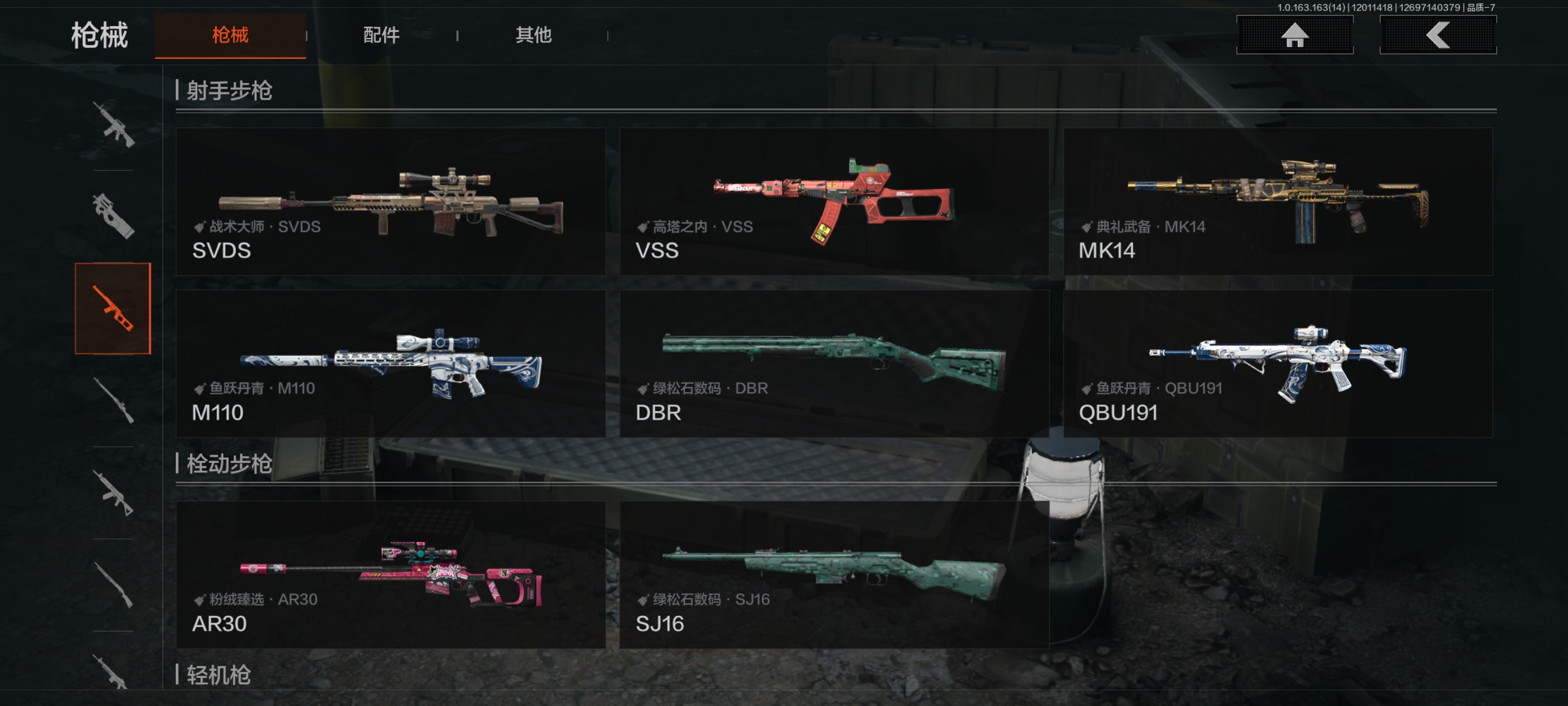Switch to the 枪械 top tab
The height and width of the screenshot is (706, 1568).
tap(230, 35)
